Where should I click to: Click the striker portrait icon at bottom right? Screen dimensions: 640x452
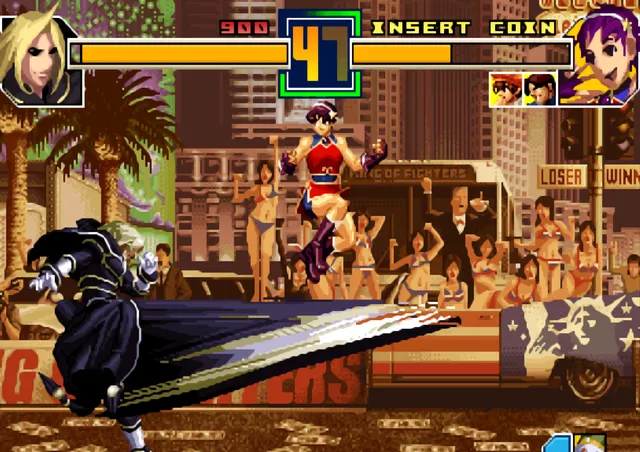[x=592, y=443]
